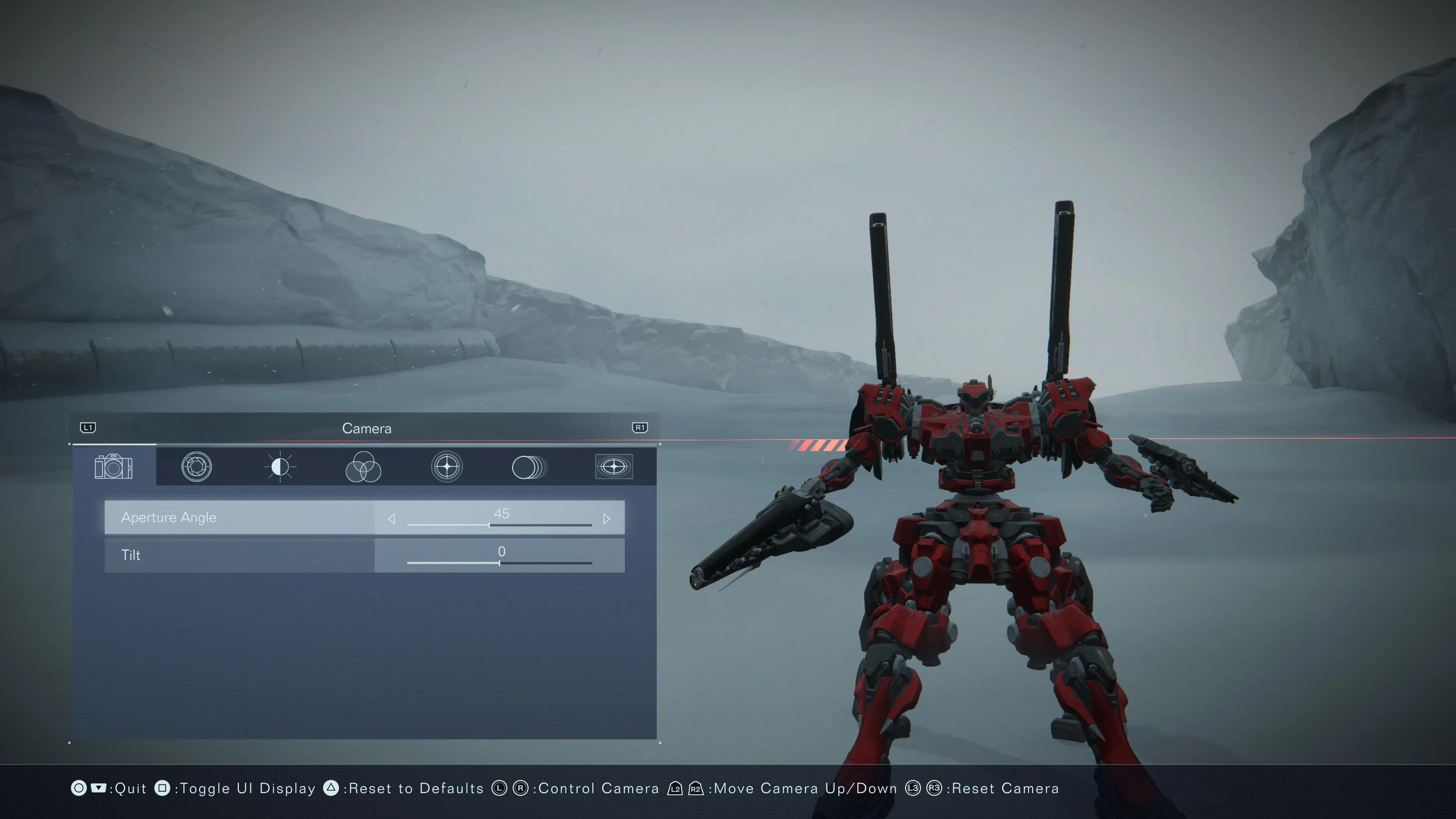Click the Aperture Angle slider track
1456x819 pixels.
click(499, 525)
